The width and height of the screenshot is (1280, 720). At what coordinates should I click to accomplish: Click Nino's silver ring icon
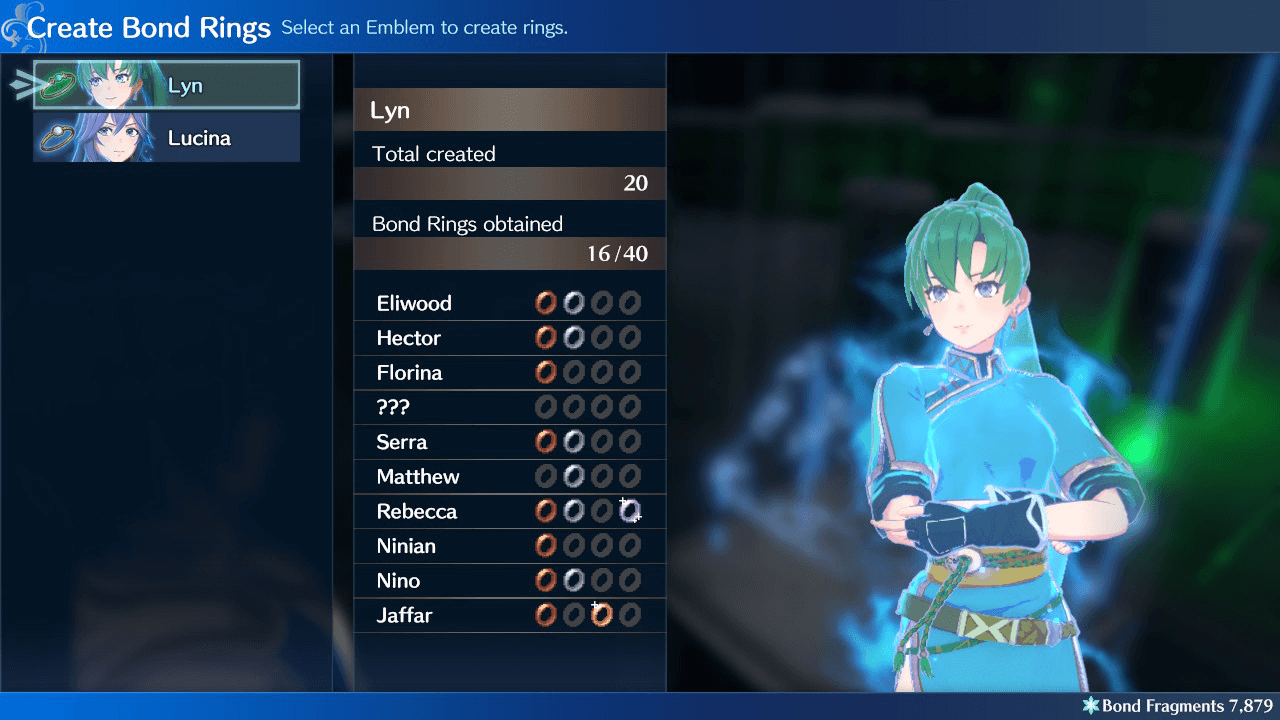(574, 580)
